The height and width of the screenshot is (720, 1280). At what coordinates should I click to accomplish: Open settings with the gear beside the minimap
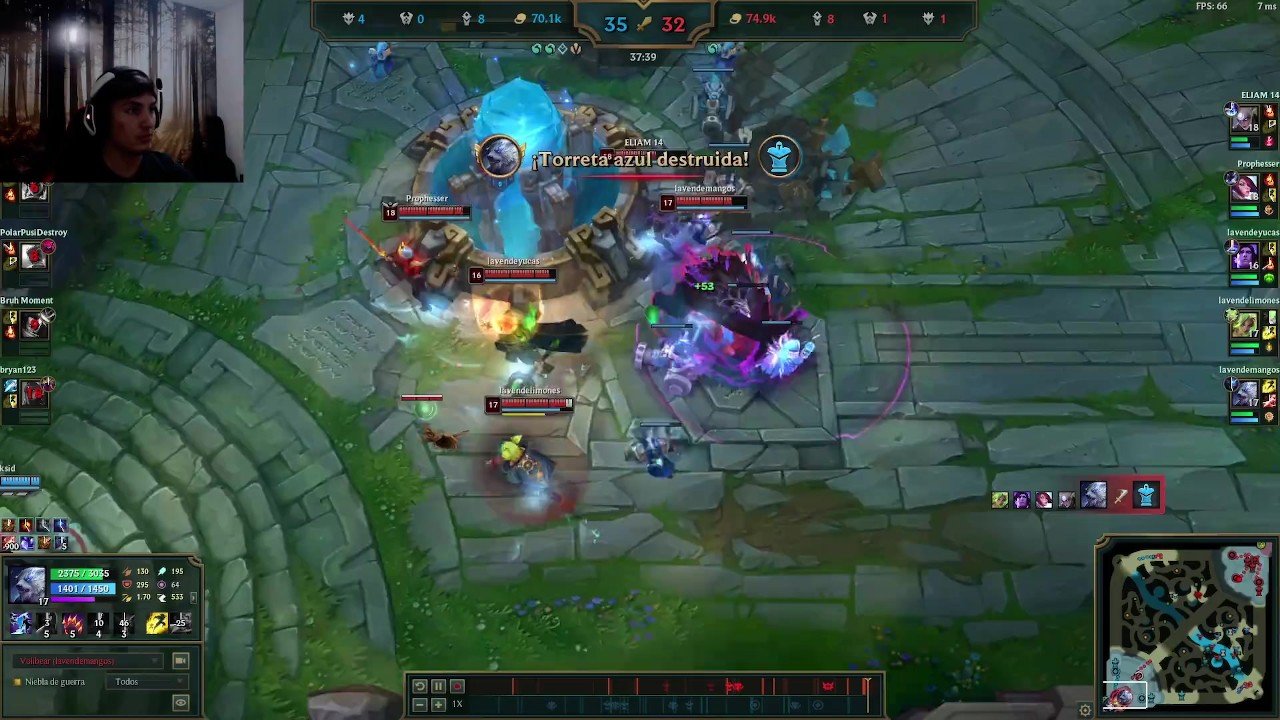[1085, 710]
